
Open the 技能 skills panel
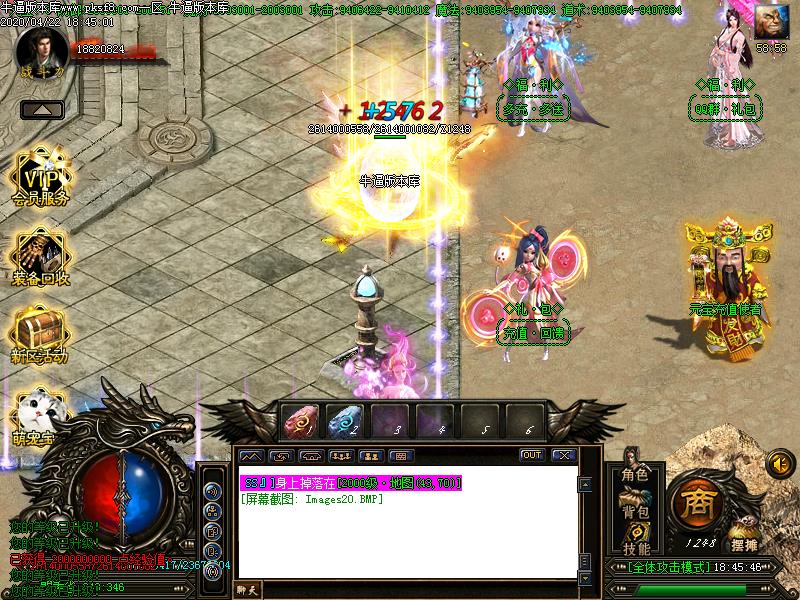[x=635, y=548]
